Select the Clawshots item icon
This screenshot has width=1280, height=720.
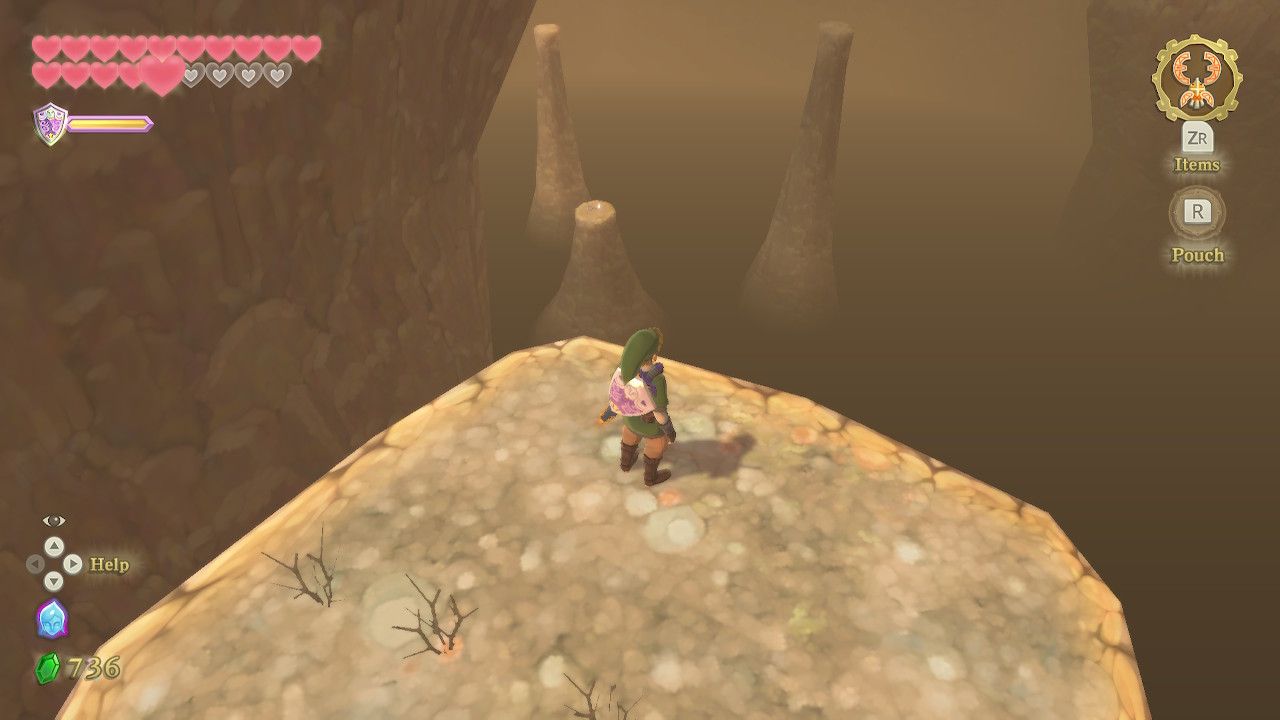click(x=1197, y=78)
